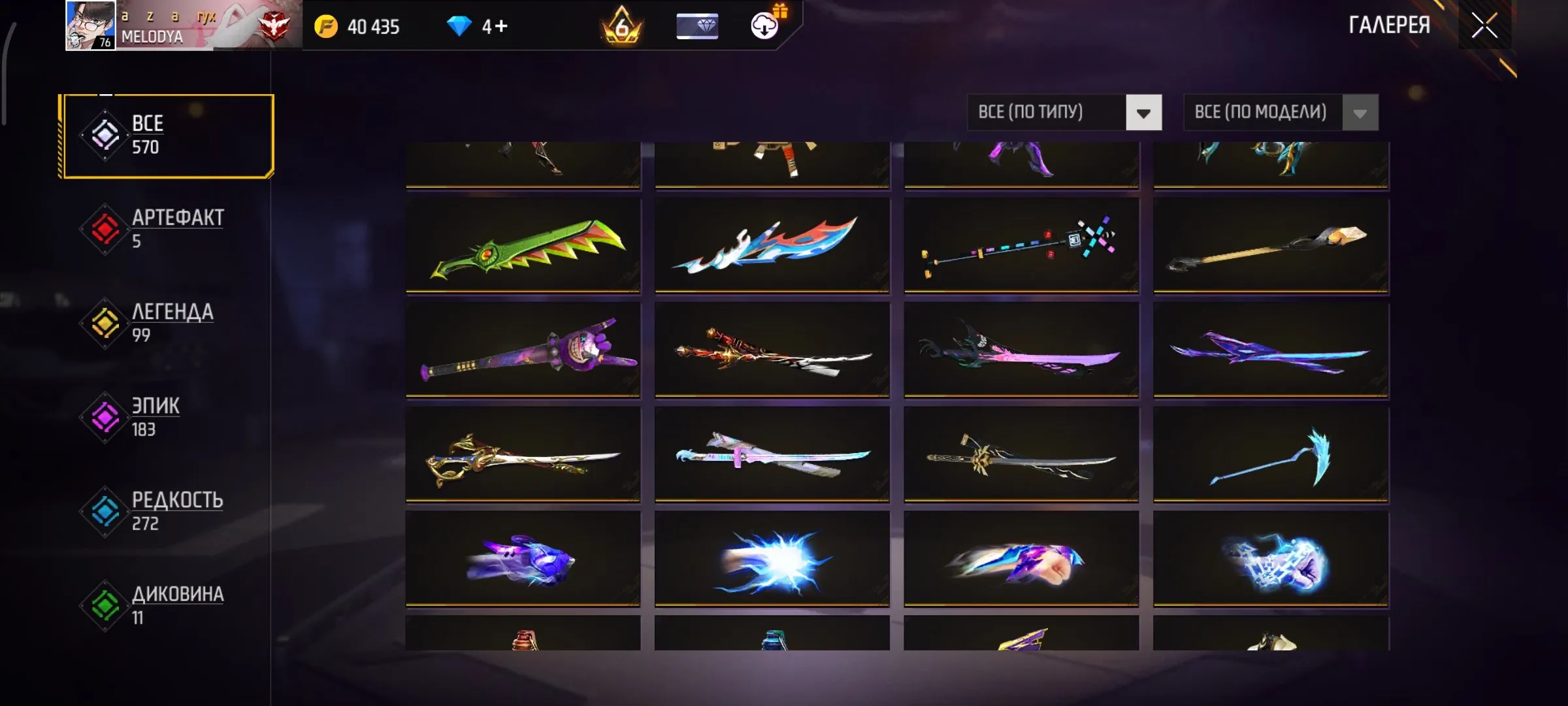
Task: Select the blue РЕДКОСТЬ filter icon
Action: (x=105, y=511)
